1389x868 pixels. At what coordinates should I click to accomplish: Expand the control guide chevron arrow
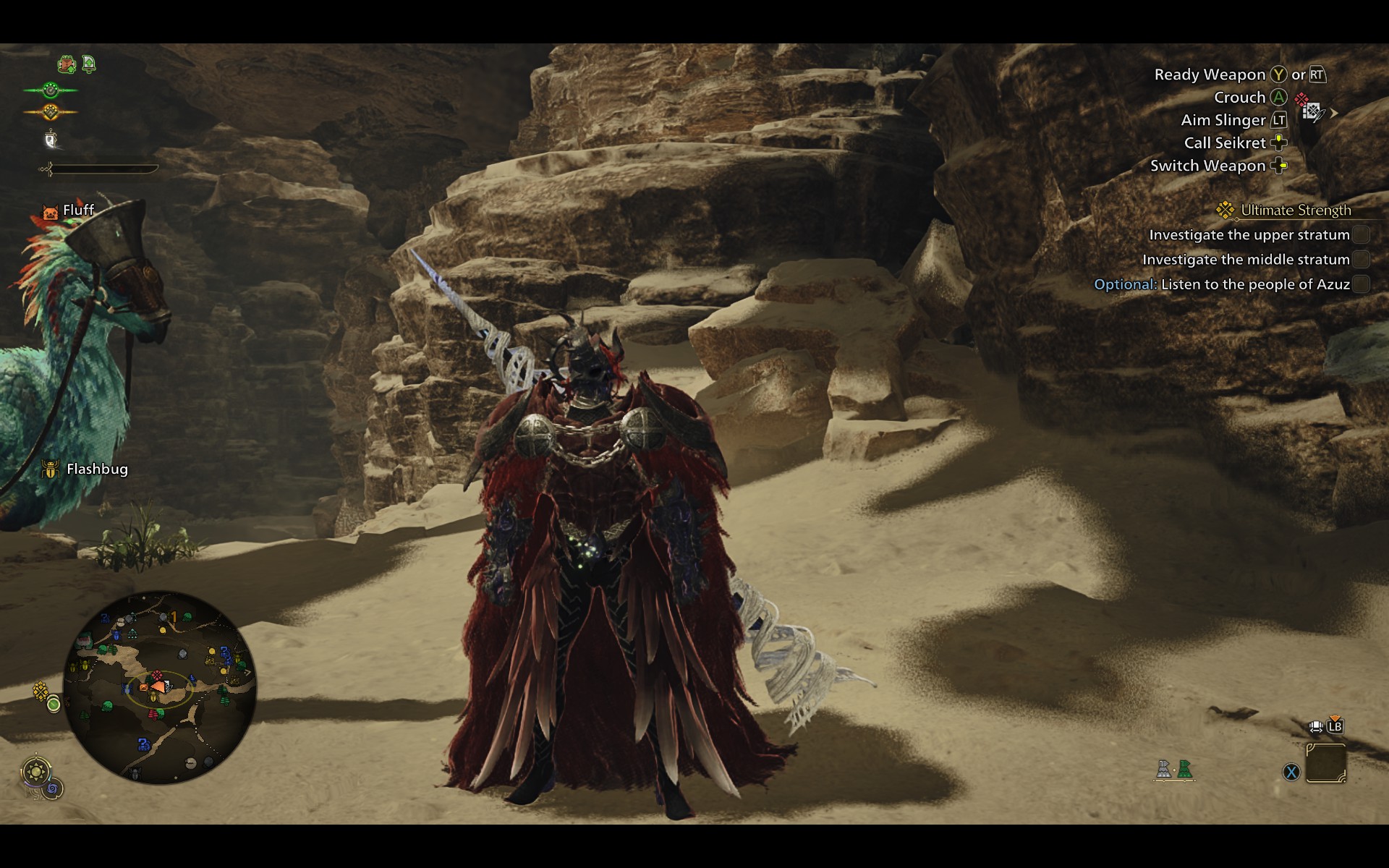pos(1333,114)
